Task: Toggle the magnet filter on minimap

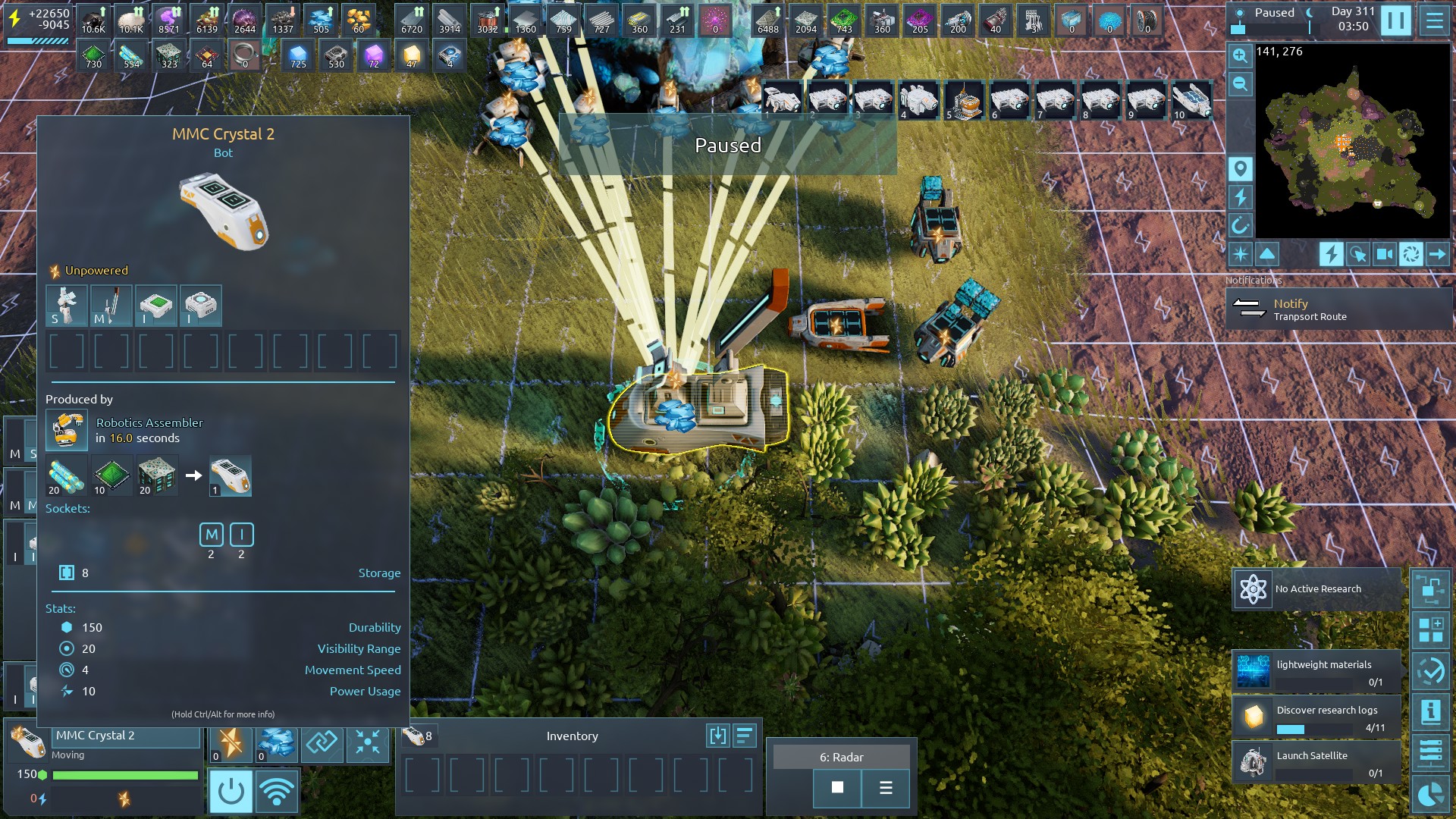Action: [1240, 225]
